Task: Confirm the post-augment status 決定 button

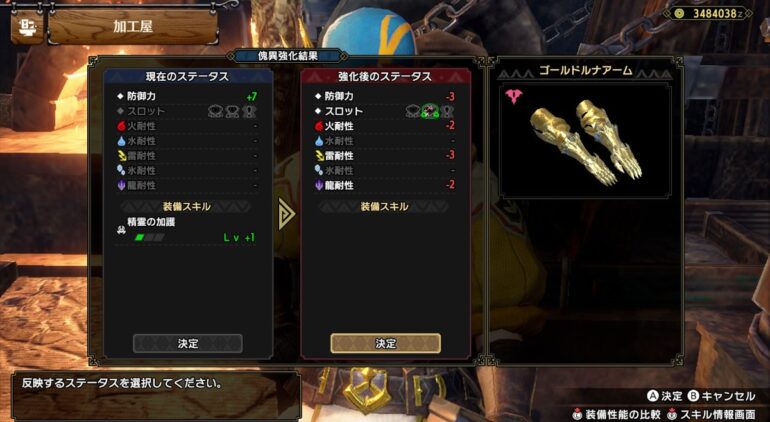Action: pyautogui.click(x=385, y=343)
